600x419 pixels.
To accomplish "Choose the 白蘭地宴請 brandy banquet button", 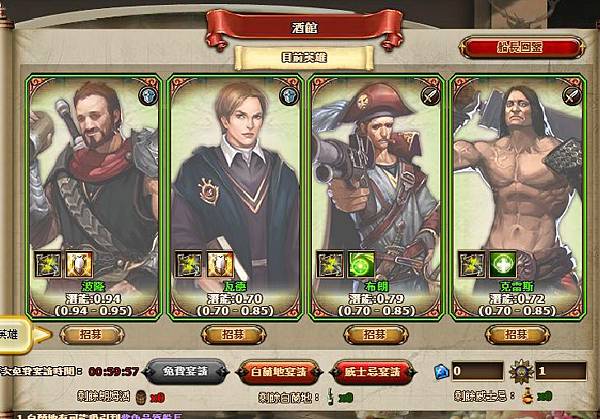I will 285,372.
